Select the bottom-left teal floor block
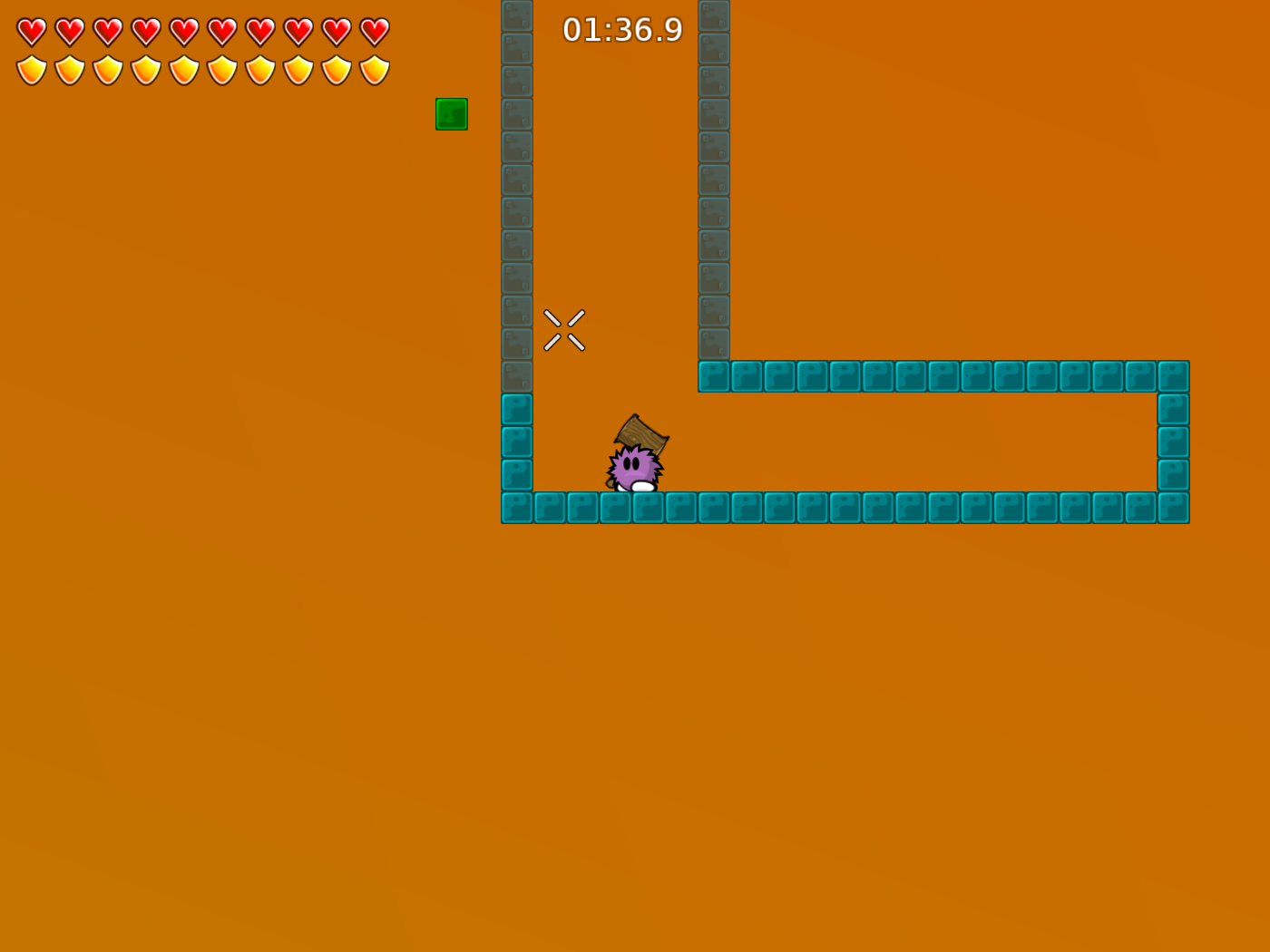 [x=515, y=509]
